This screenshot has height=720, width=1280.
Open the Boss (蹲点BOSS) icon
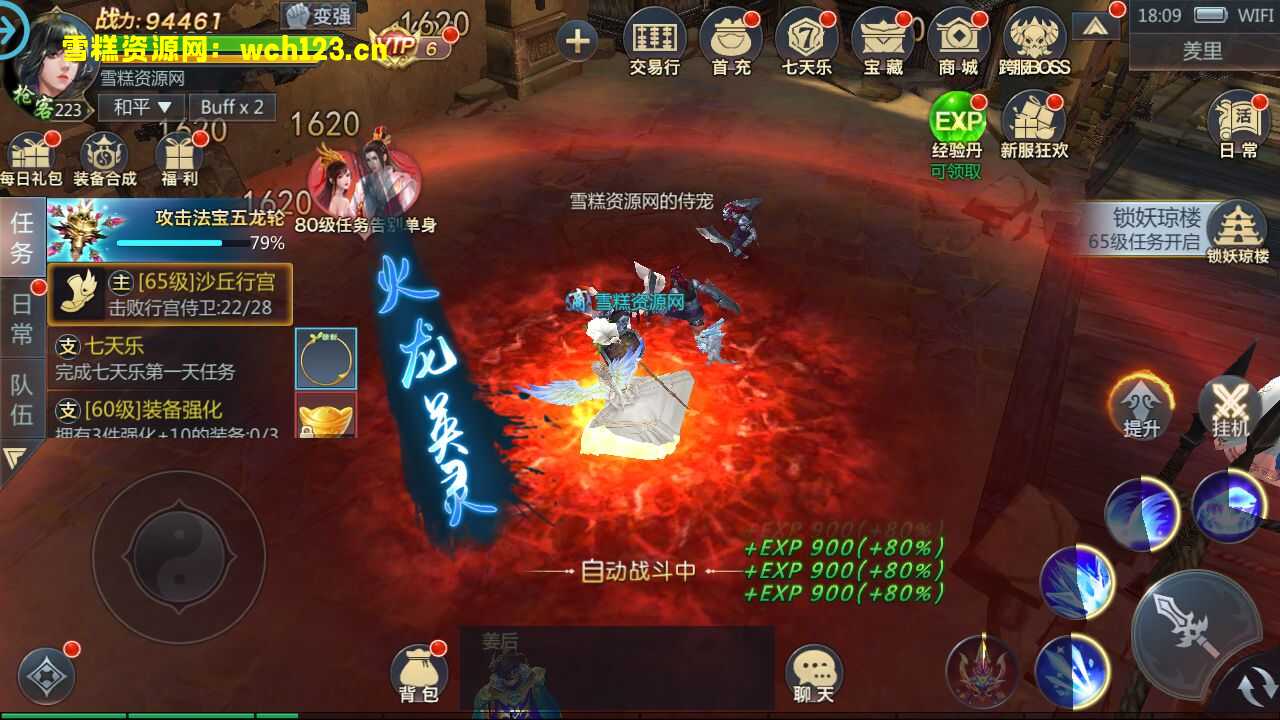pyautogui.click(x=1035, y=40)
